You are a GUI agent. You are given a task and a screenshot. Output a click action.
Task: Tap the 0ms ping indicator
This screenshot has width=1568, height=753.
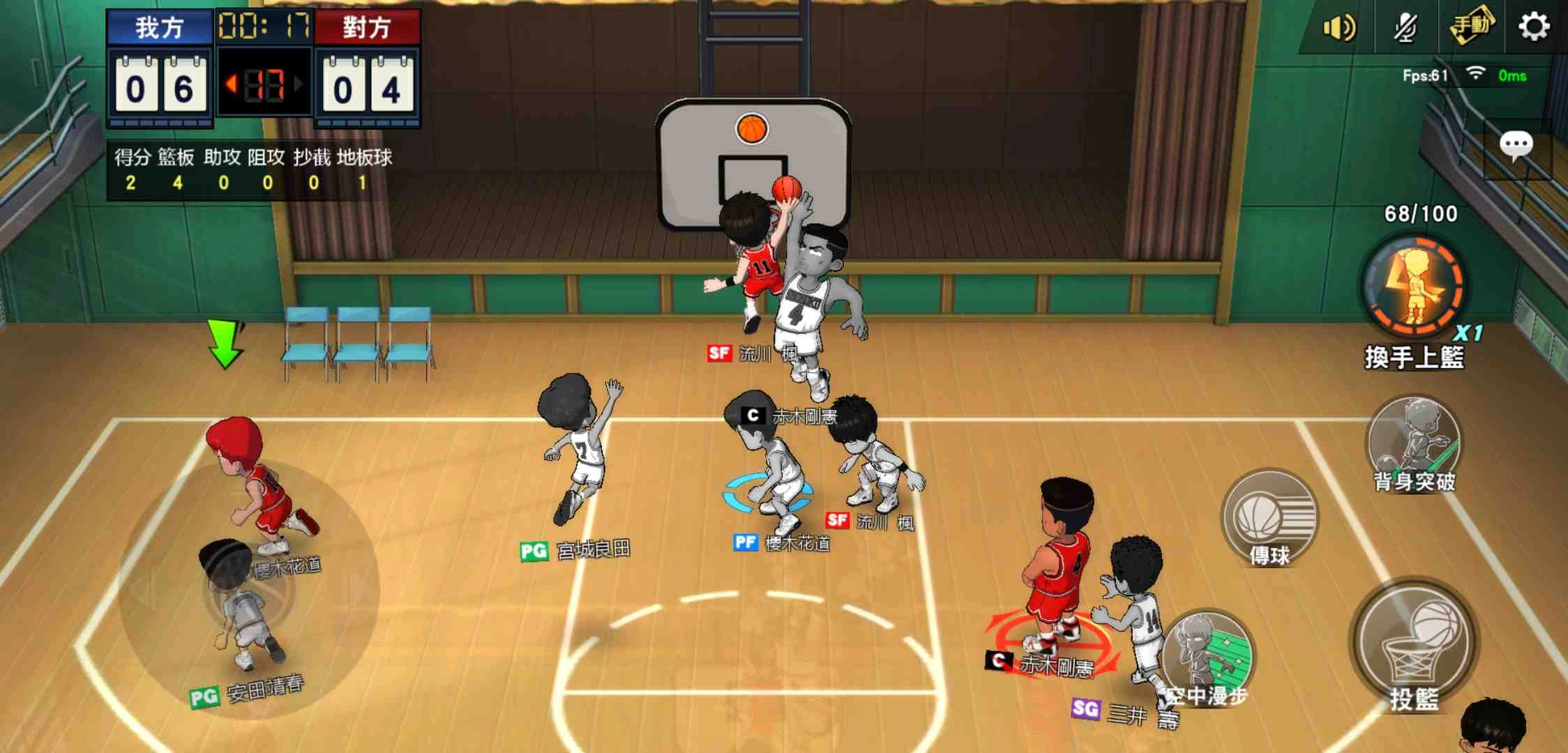tap(1514, 77)
